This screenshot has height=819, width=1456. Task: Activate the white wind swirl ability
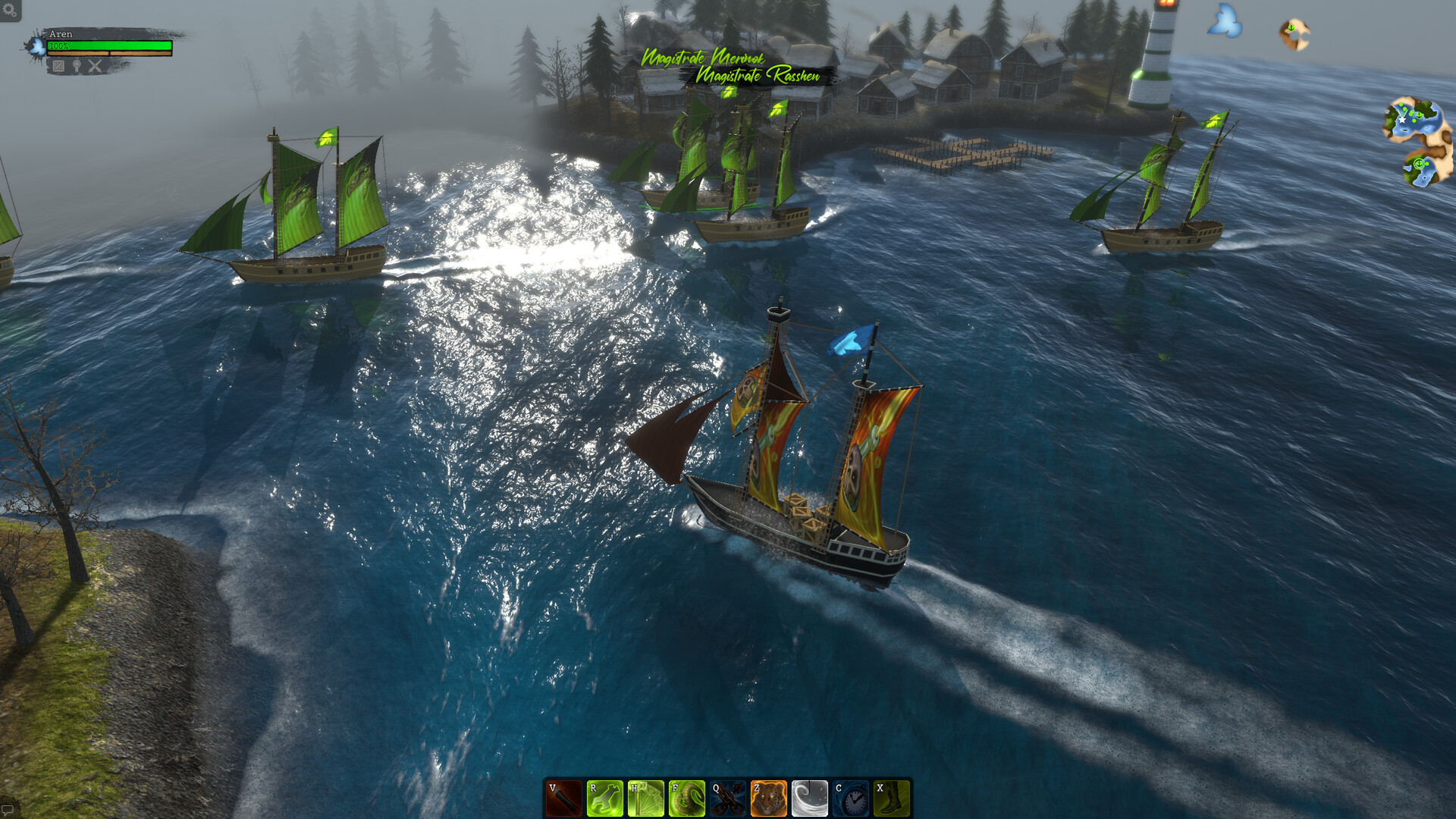tap(809, 799)
